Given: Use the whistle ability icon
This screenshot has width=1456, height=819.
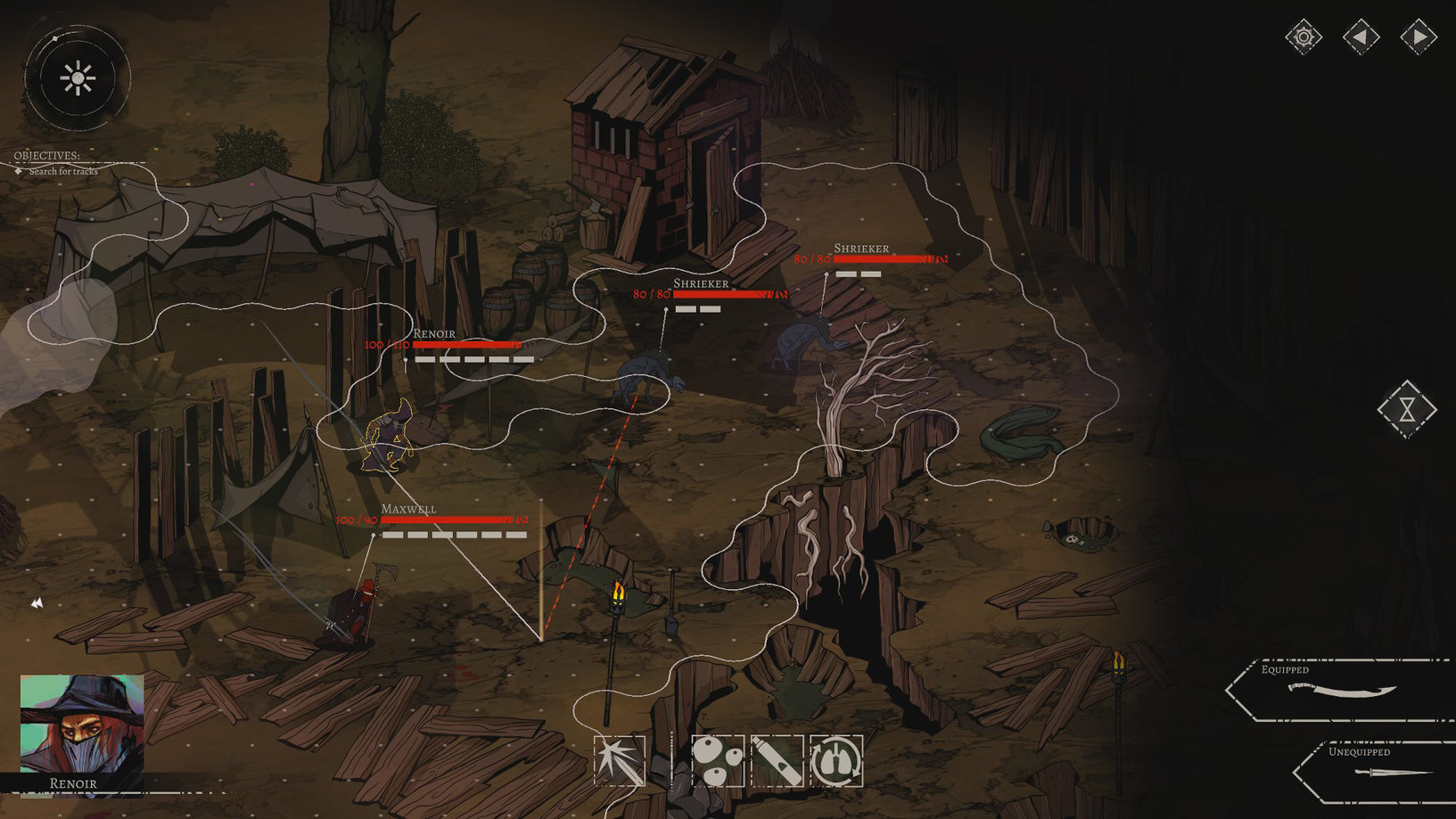Looking at the screenshot, I should 777,761.
